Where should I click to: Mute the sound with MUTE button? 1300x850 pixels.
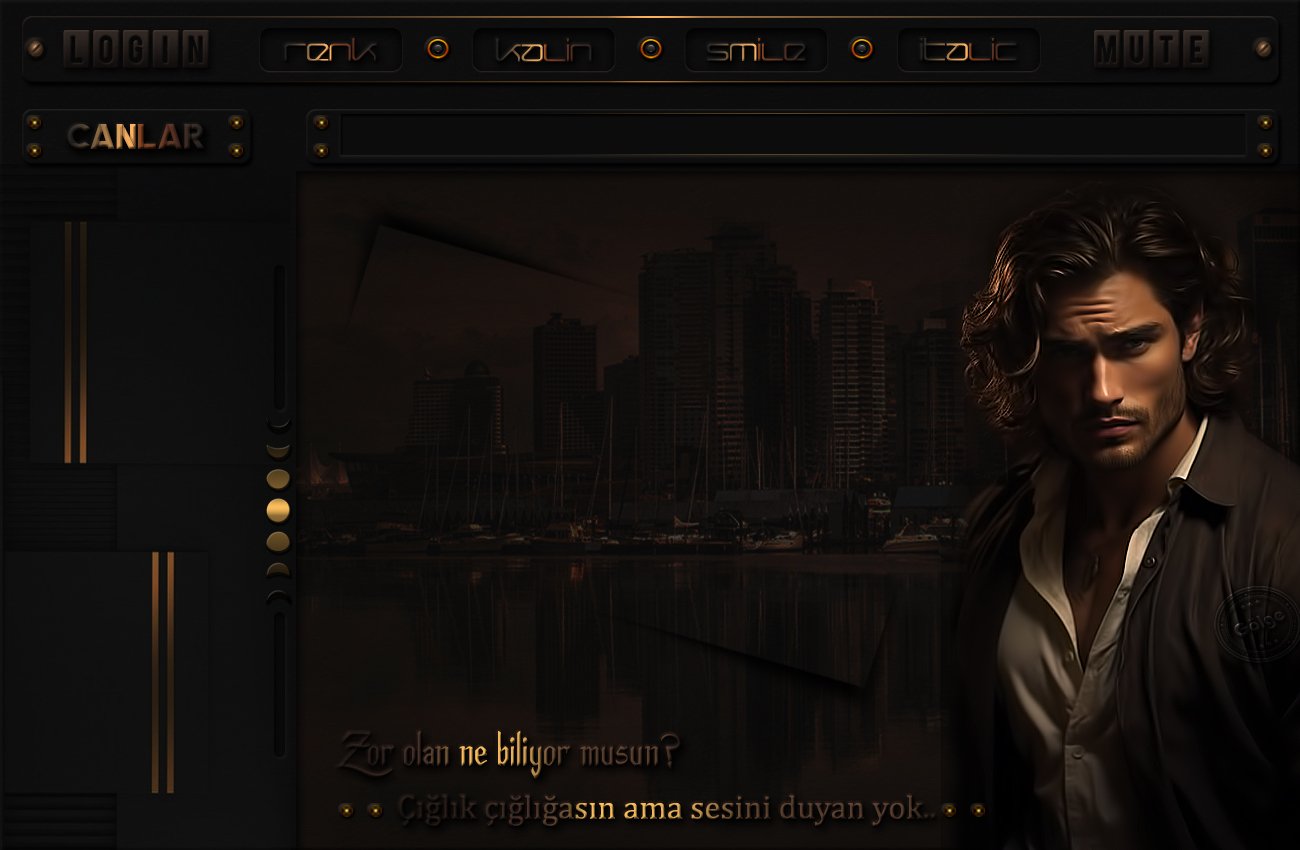coord(1151,49)
